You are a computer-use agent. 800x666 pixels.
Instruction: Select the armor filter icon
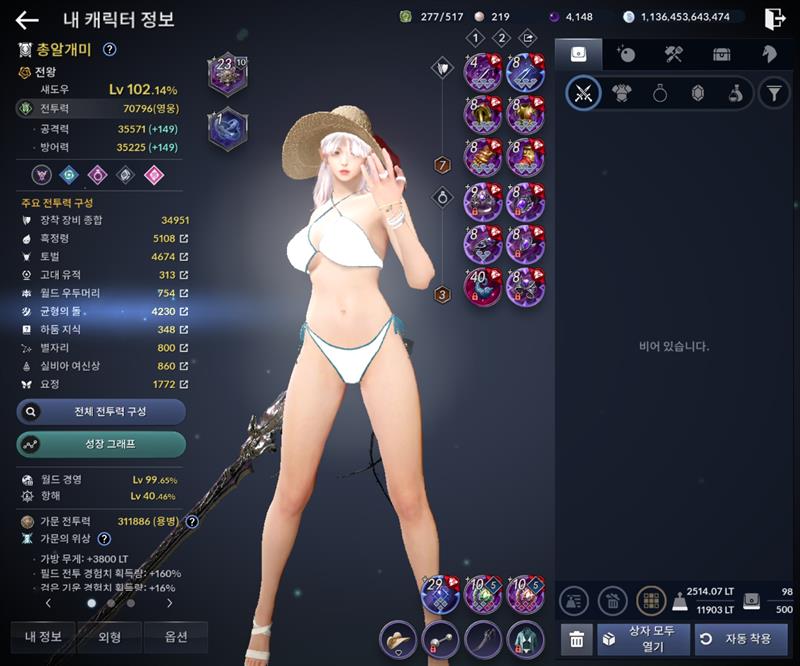pyautogui.click(x=621, y=94)
